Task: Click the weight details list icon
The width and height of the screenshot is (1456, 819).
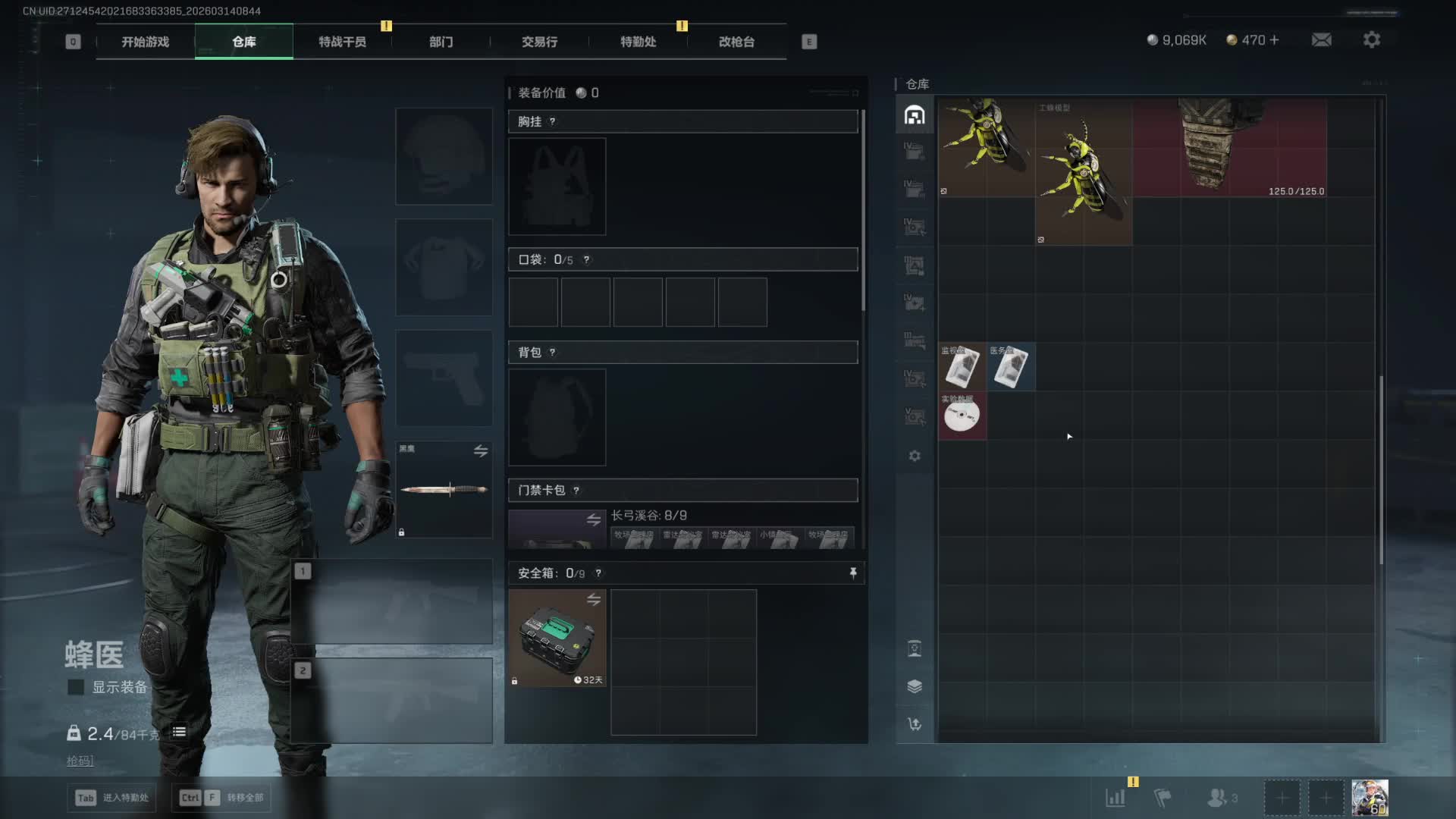Action: point(179,732)
